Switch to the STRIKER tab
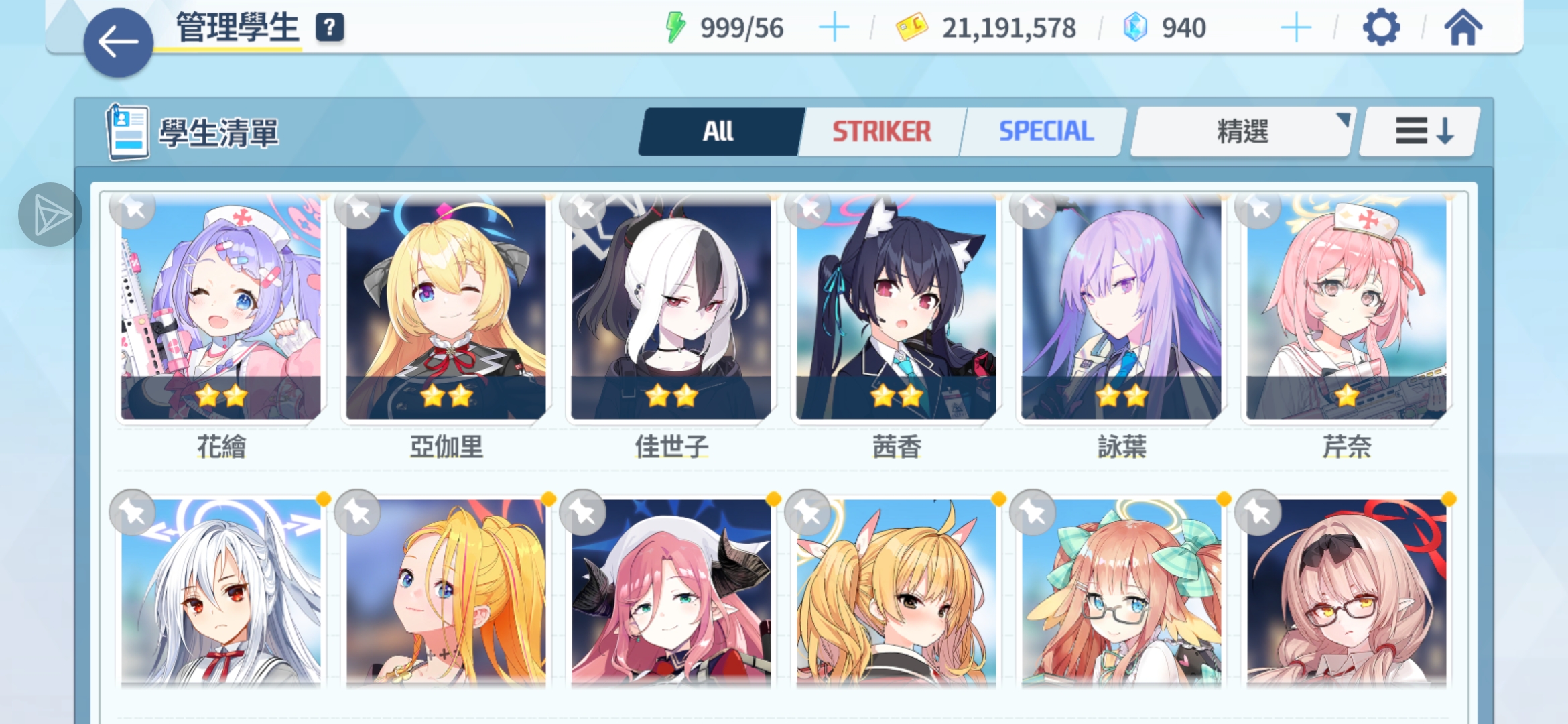 point(881,131)
